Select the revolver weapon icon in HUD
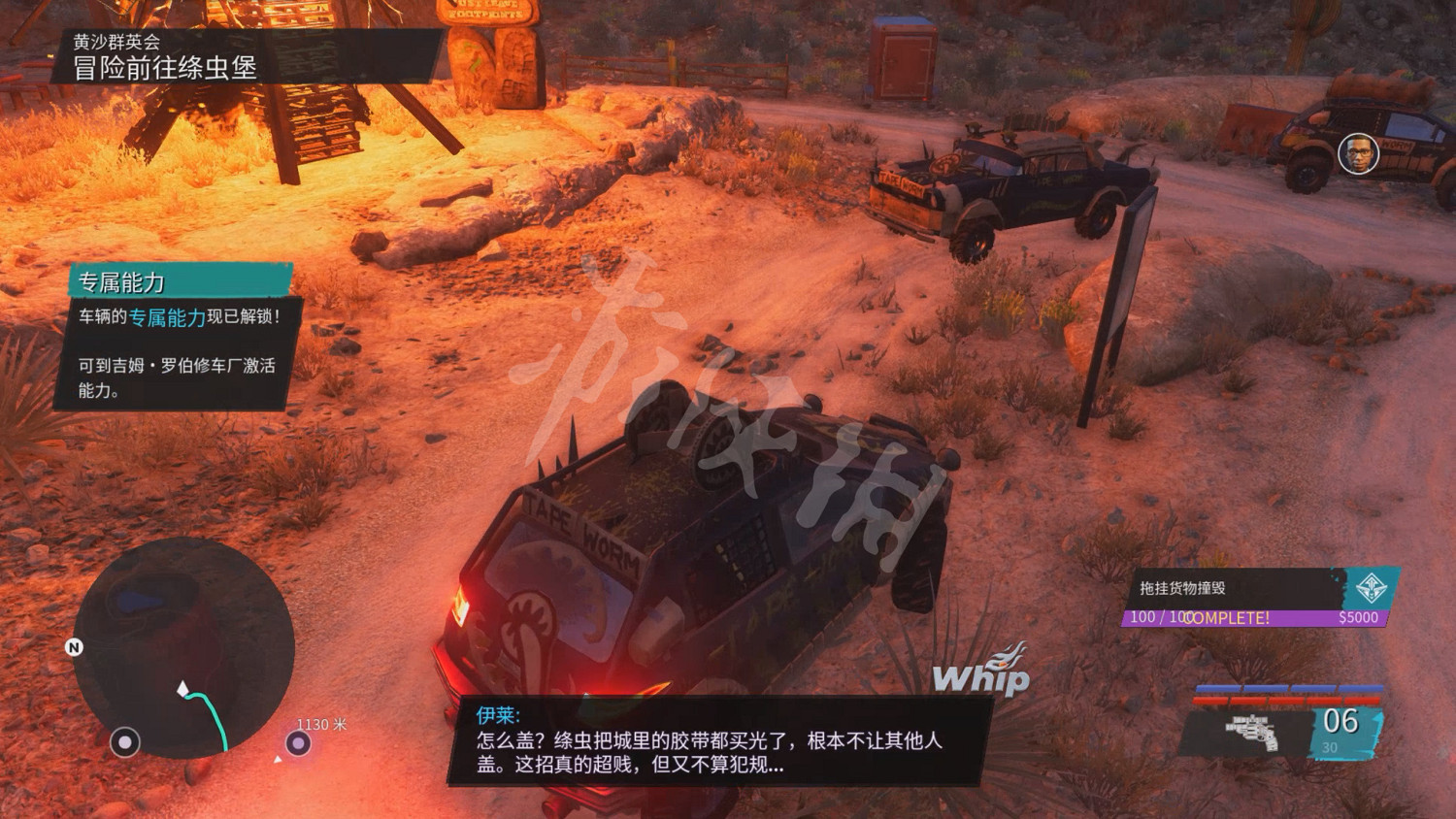The width and height of the screenshot is (1456, 819). (x=1254, y=732)
